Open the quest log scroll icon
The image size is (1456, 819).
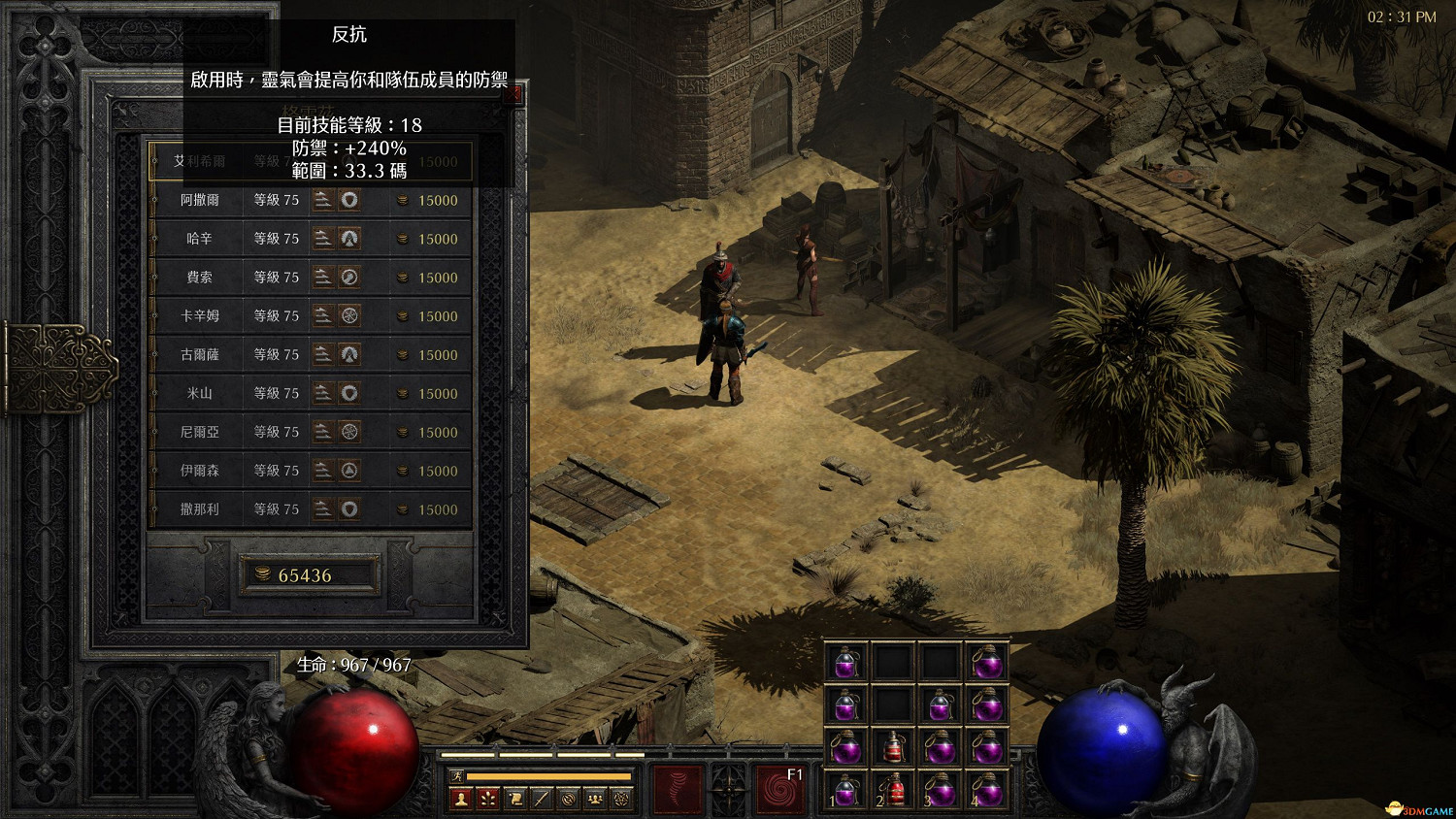pos(515,799)
